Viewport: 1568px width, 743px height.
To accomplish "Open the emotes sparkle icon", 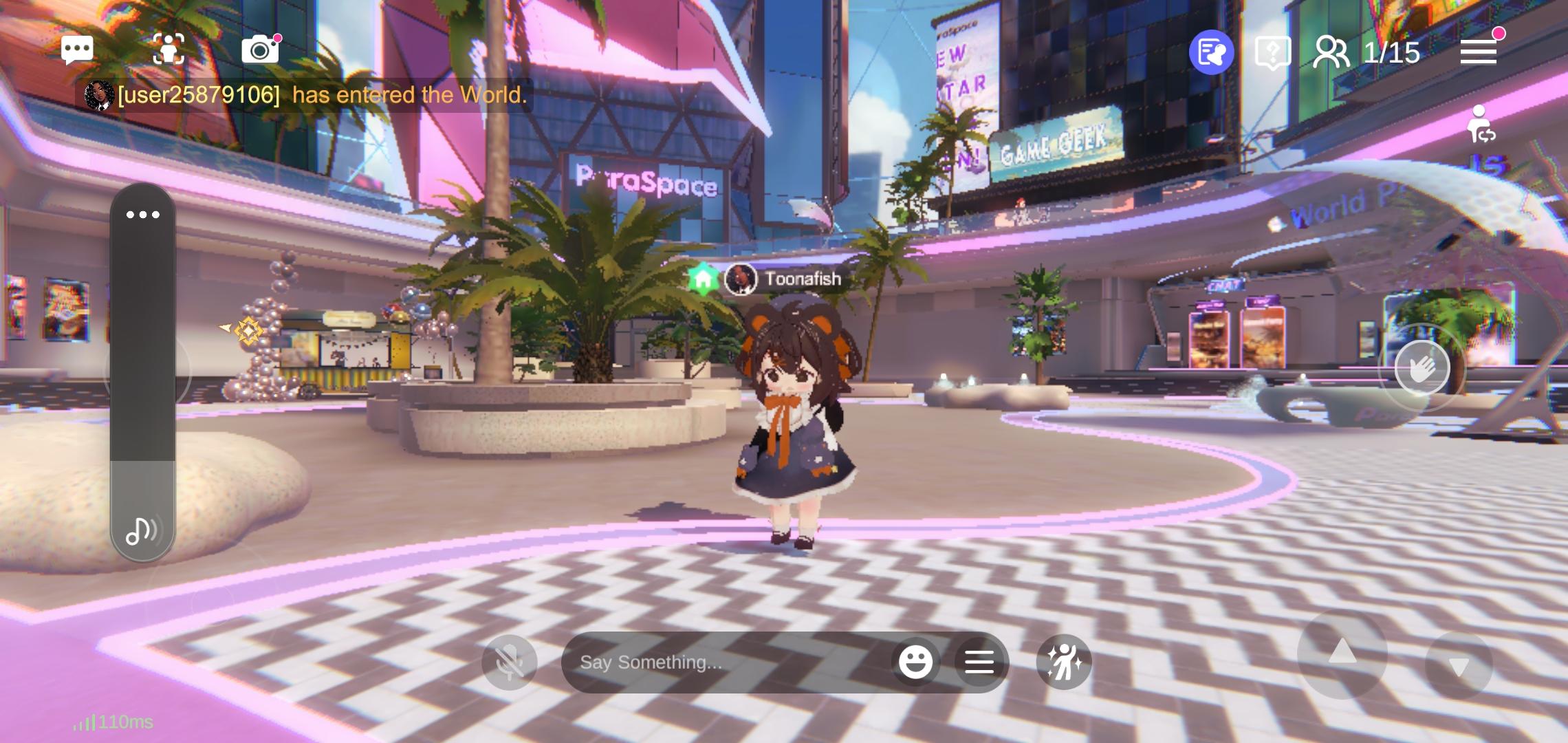I will click(1063, 661).
